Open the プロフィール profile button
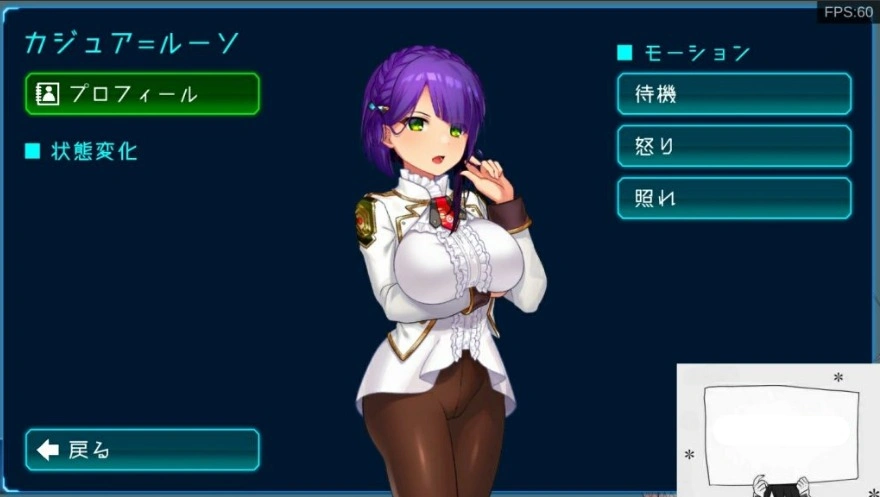 tap(142, 94)
